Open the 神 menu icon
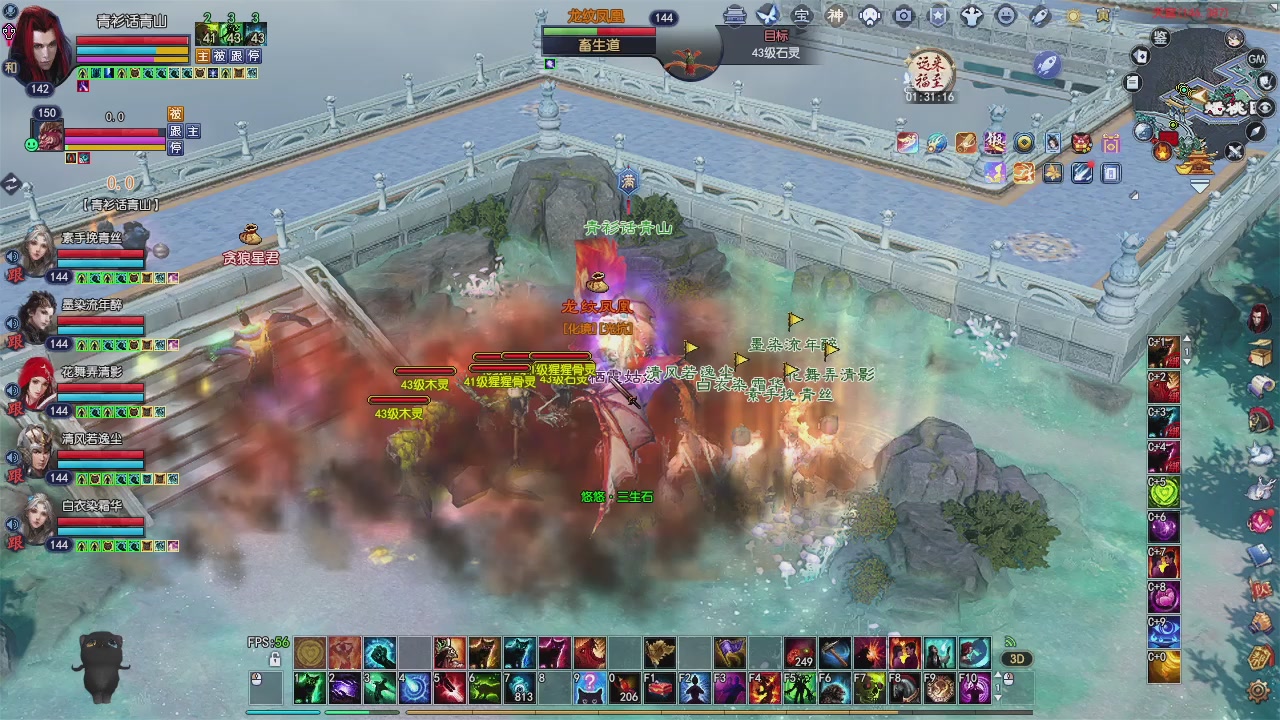 pos(835,15)
